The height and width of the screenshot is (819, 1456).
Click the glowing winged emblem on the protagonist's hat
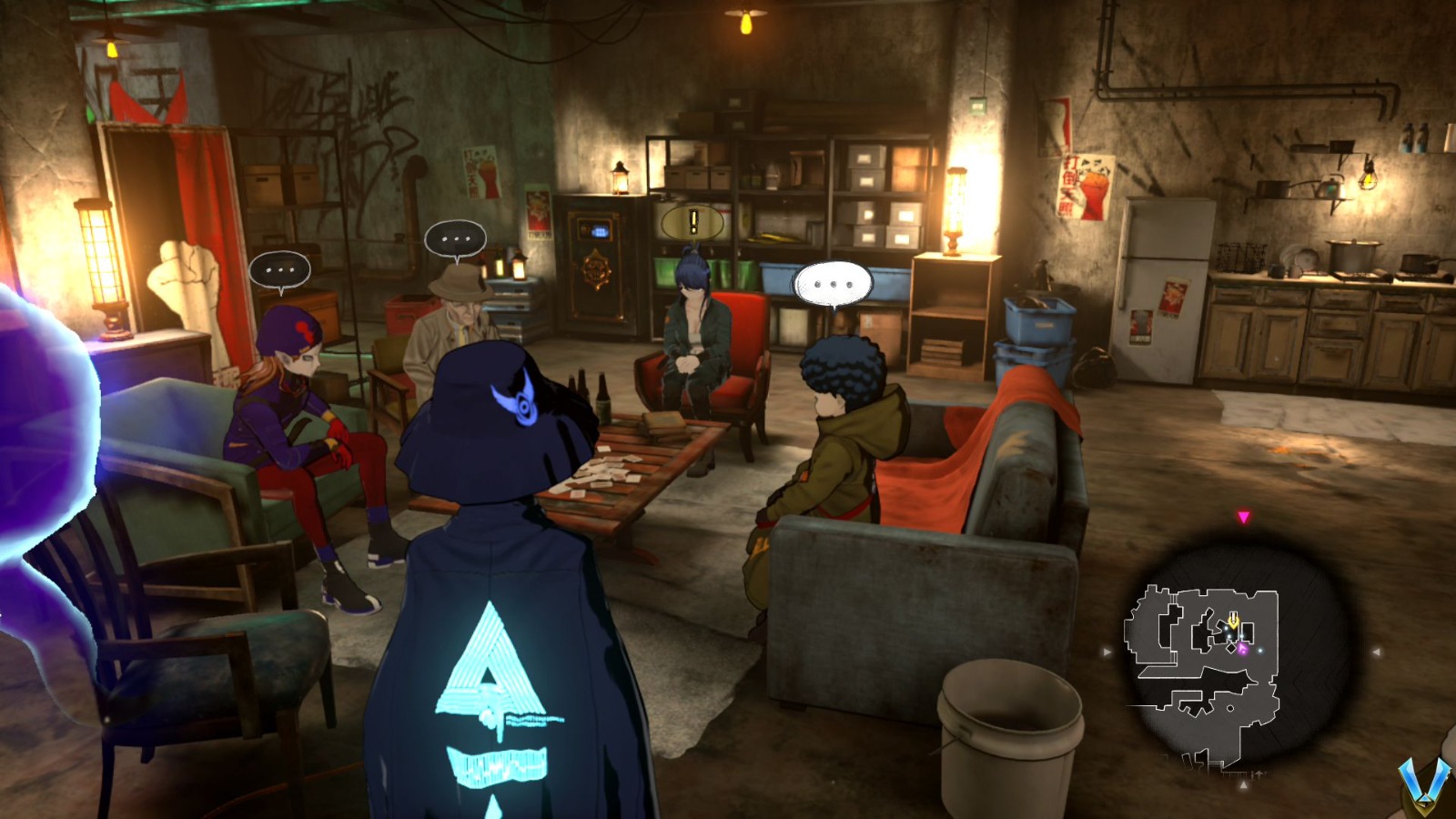pos(519,398)
